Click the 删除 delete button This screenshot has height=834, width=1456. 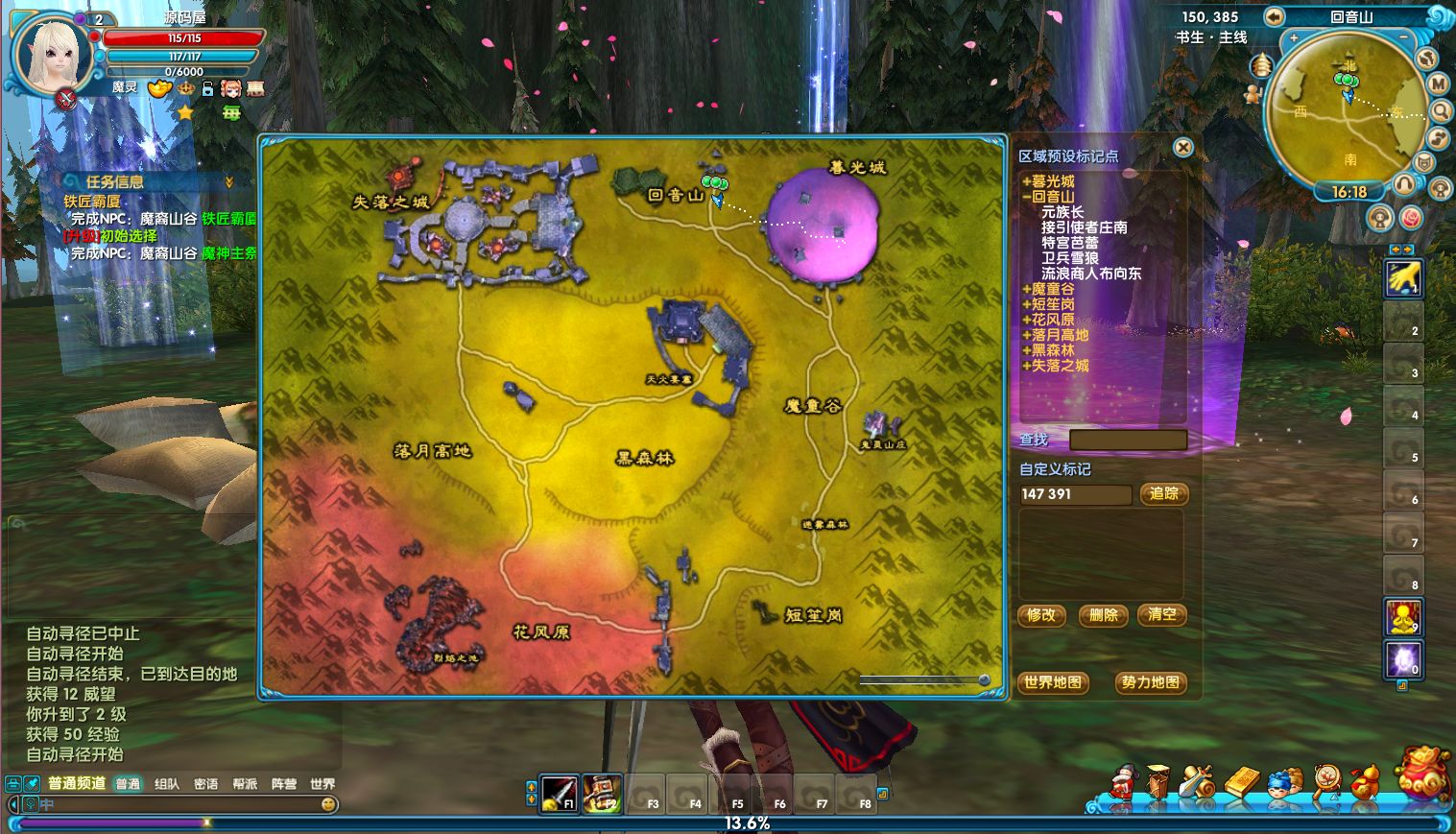[x=1104, y=615]
